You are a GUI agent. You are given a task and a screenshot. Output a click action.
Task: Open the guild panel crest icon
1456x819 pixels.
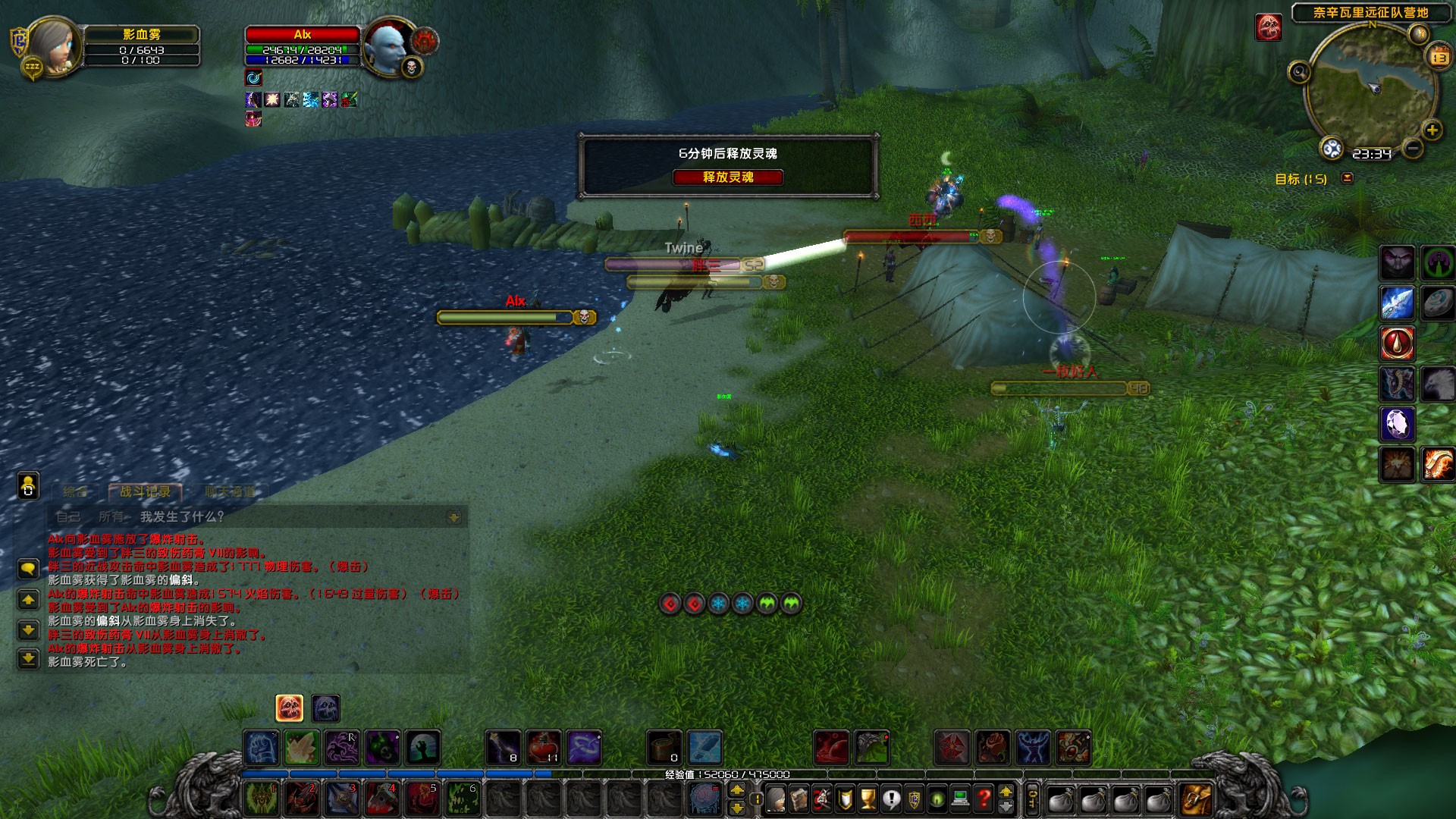914,799
